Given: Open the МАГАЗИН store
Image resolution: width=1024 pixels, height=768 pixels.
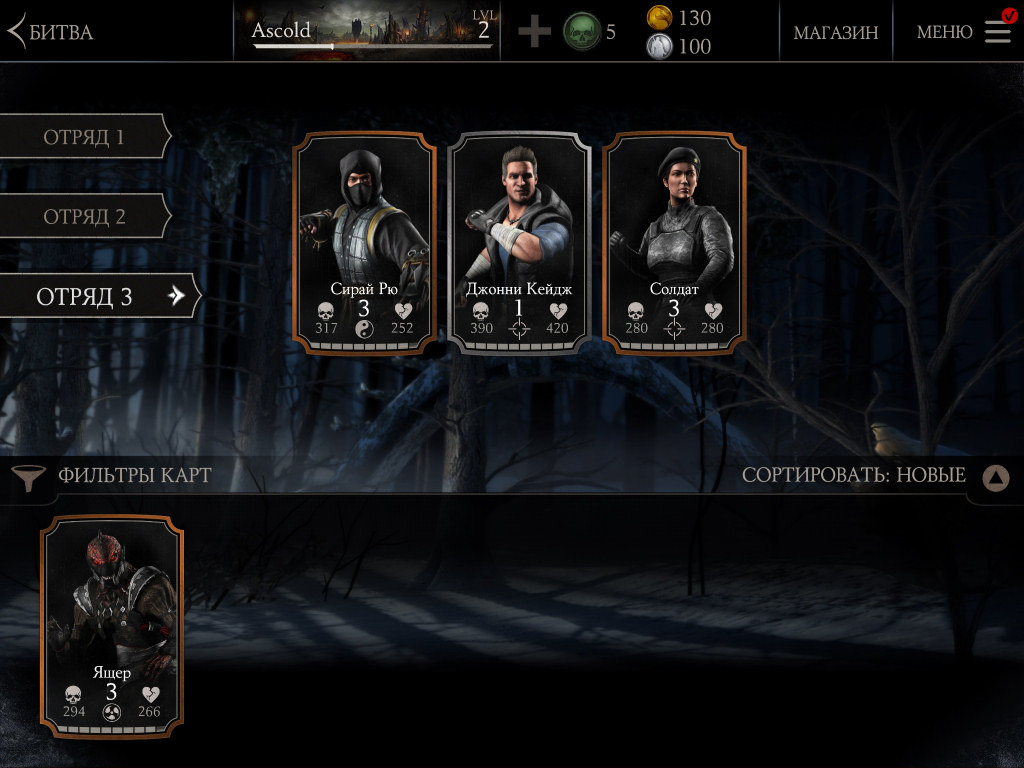Looking at the screenshot, I should (x=836, y=32).
